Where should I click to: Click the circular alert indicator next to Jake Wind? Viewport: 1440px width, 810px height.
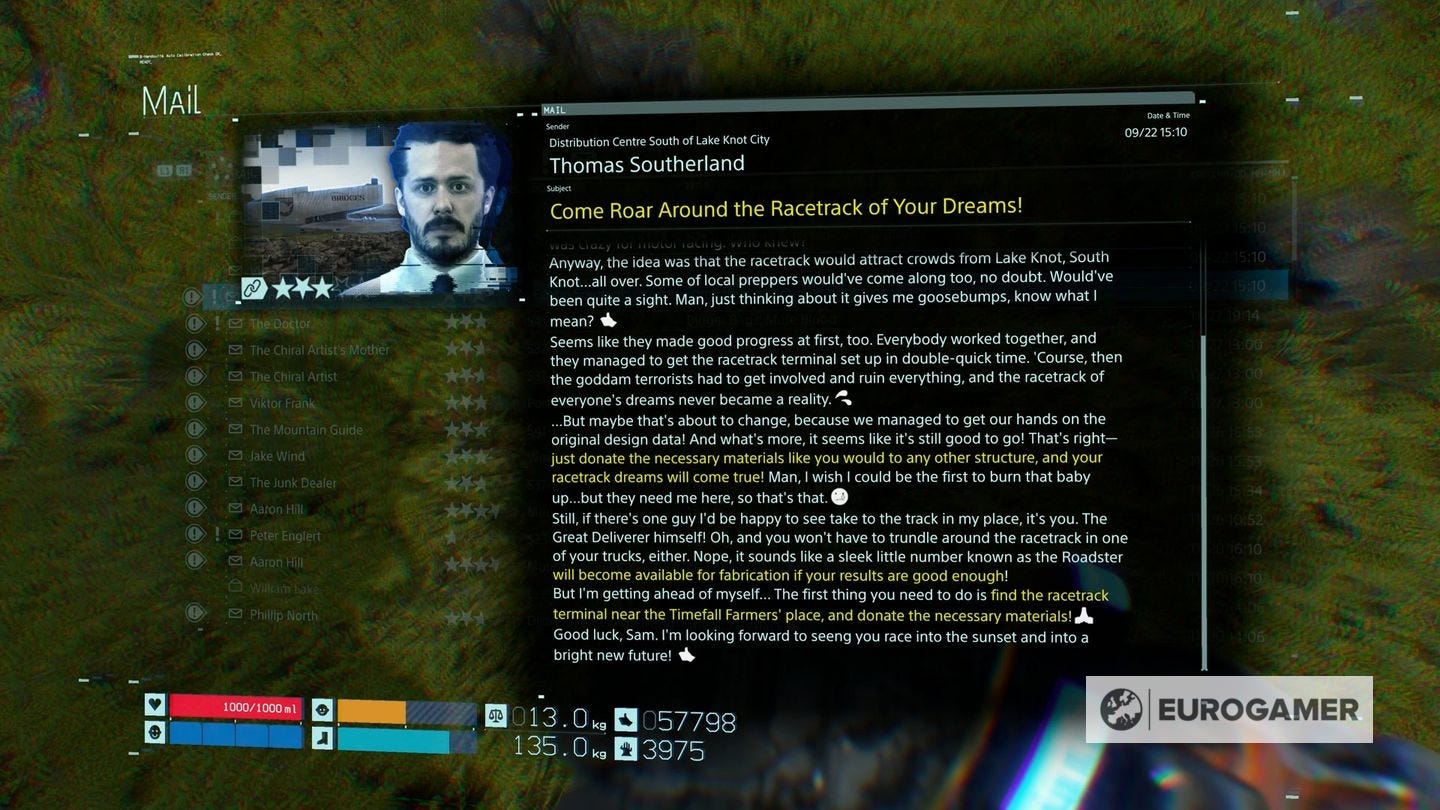point(195,456)
